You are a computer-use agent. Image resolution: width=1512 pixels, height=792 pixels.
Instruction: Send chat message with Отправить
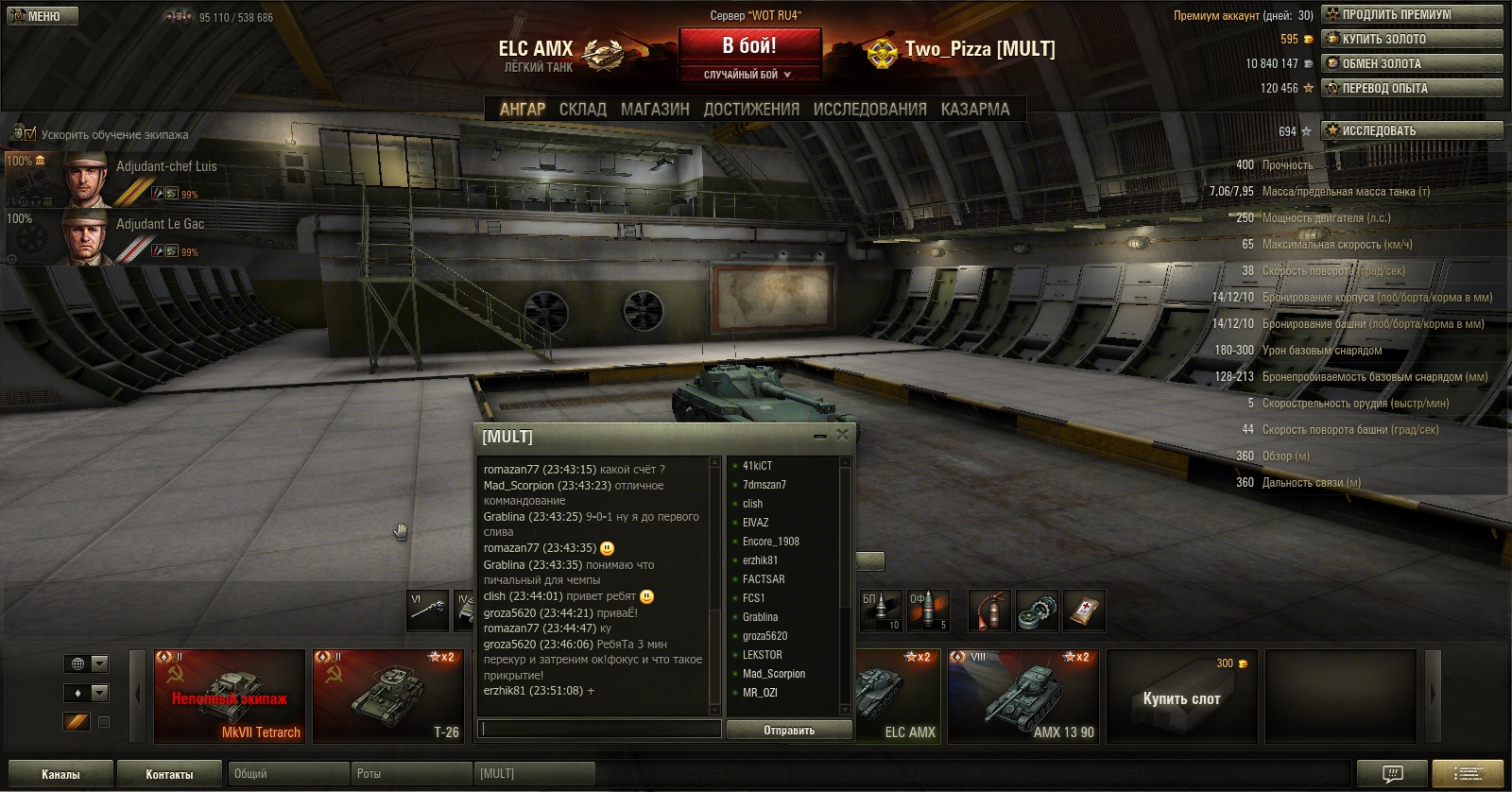point(789,730)
